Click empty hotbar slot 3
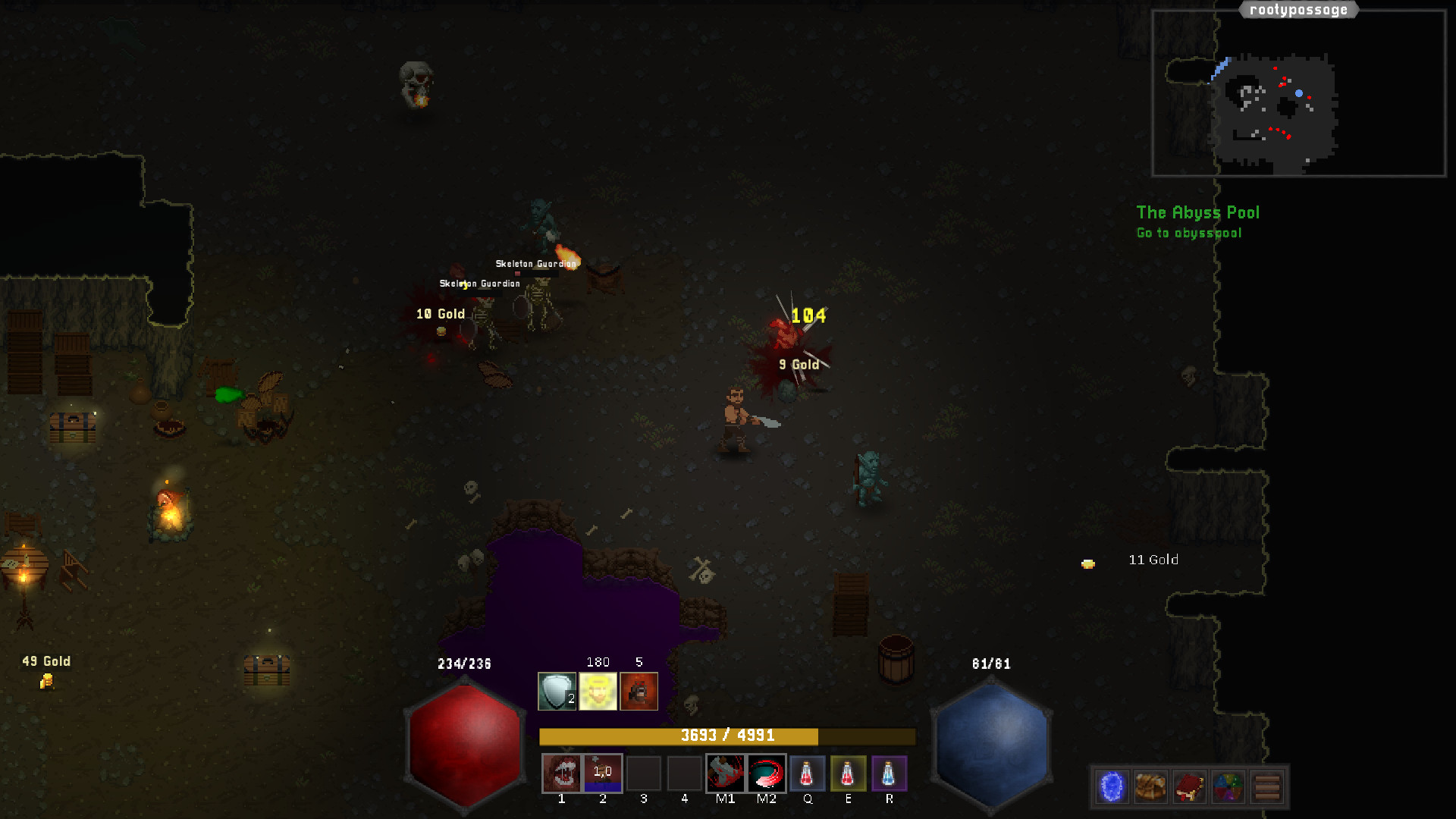 point(643,773)
